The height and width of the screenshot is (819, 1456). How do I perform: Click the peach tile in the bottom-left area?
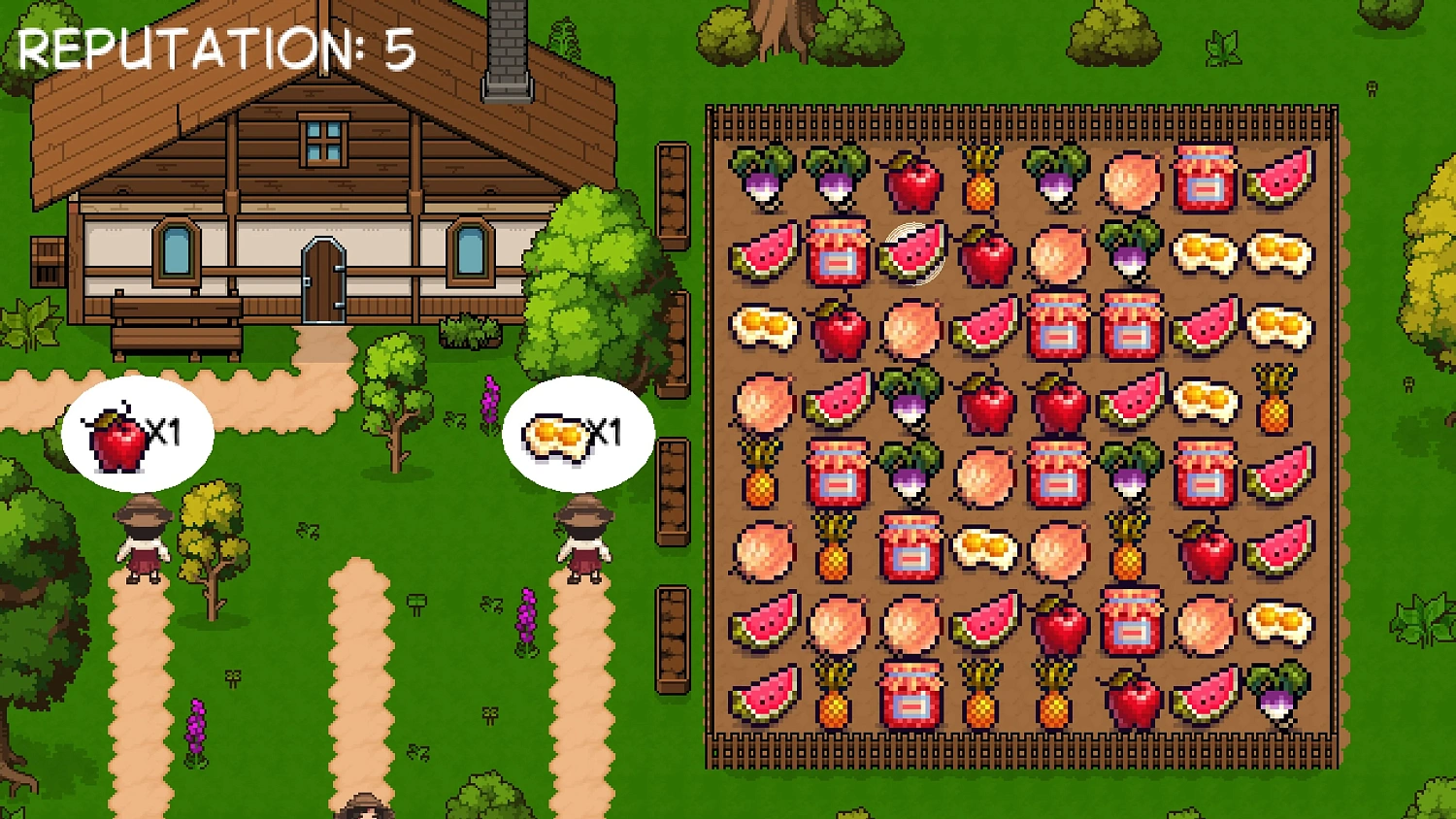click(x=835, y=623)
